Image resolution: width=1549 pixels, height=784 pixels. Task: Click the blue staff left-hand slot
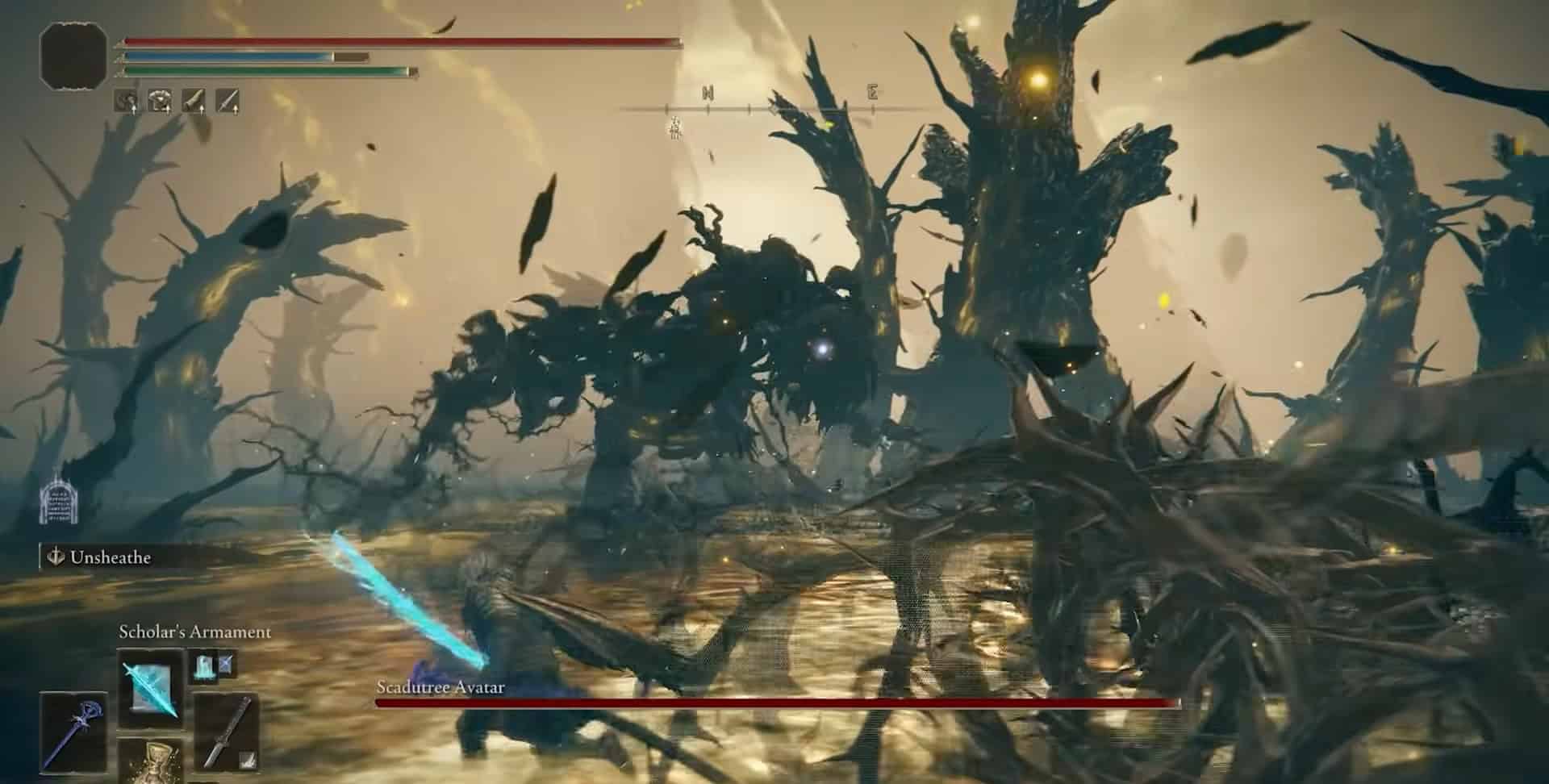click(73, 730)
